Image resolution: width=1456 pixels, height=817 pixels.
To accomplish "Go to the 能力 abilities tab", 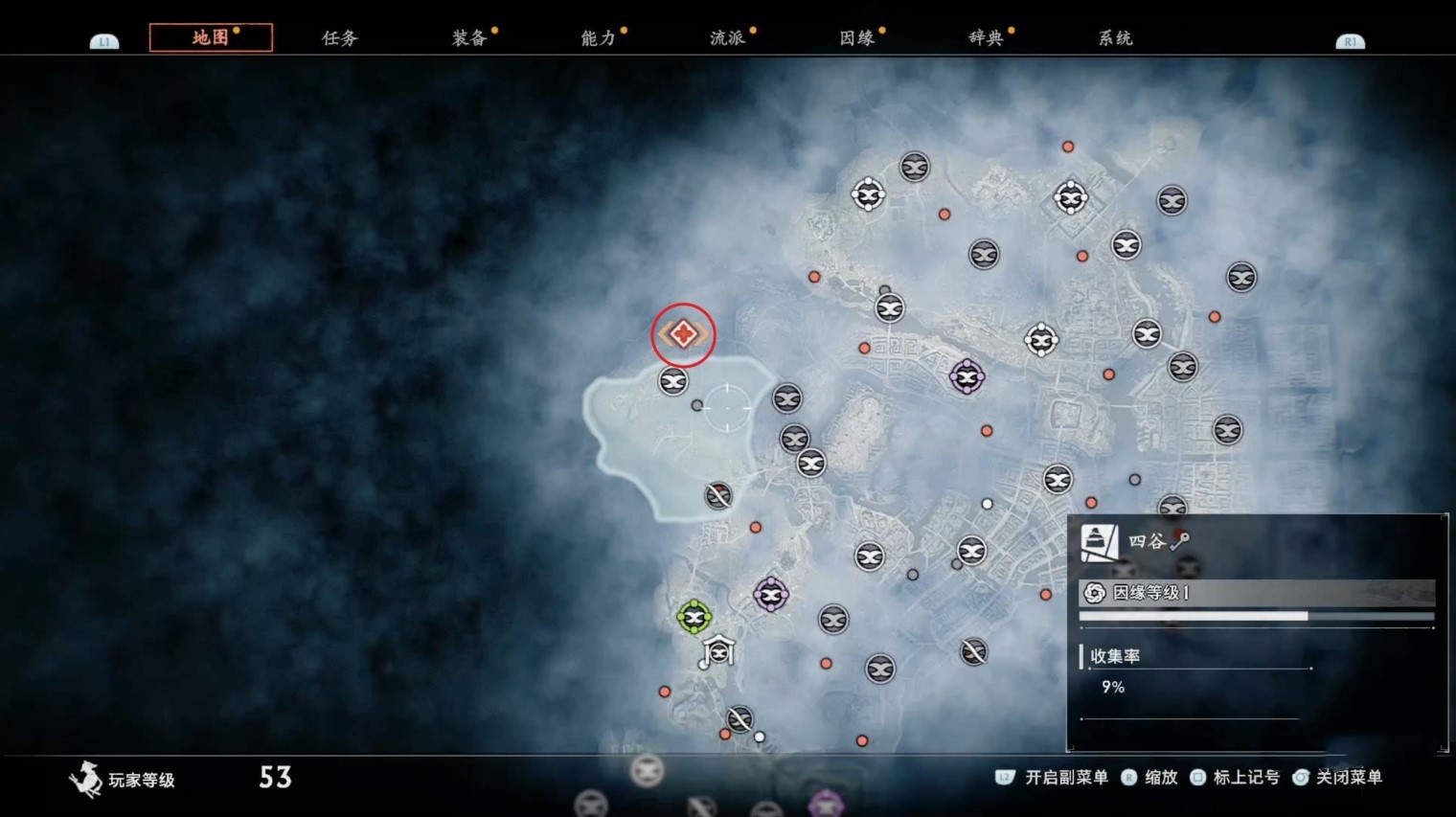I will pos(599,37).
